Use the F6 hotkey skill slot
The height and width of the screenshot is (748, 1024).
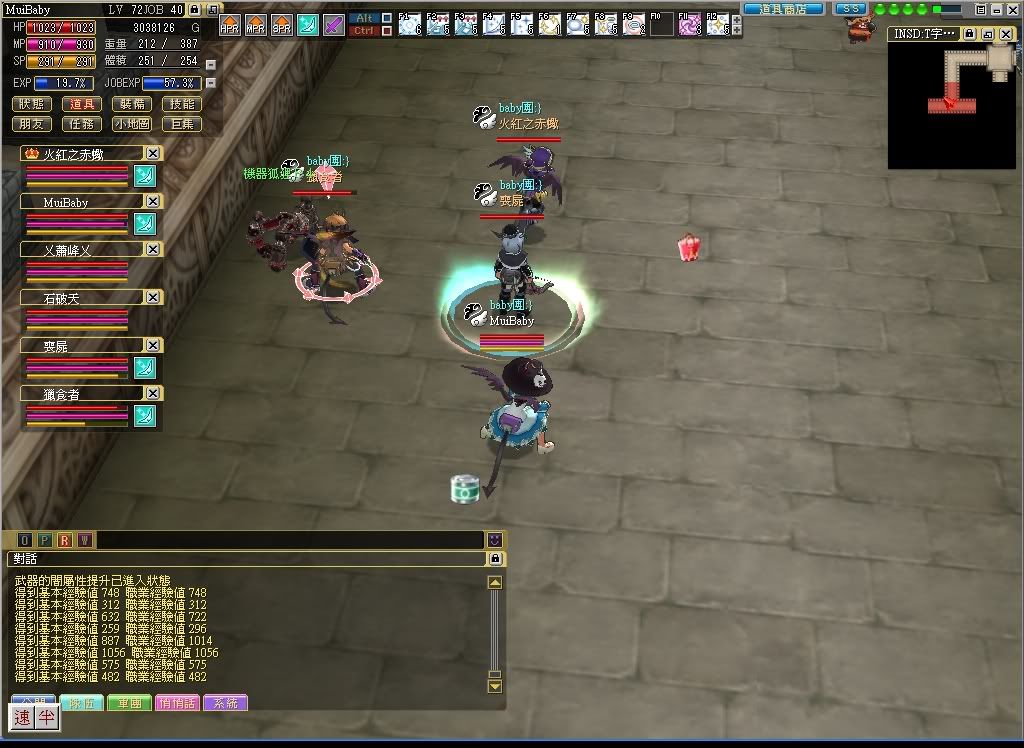click(x=549, y=24)
